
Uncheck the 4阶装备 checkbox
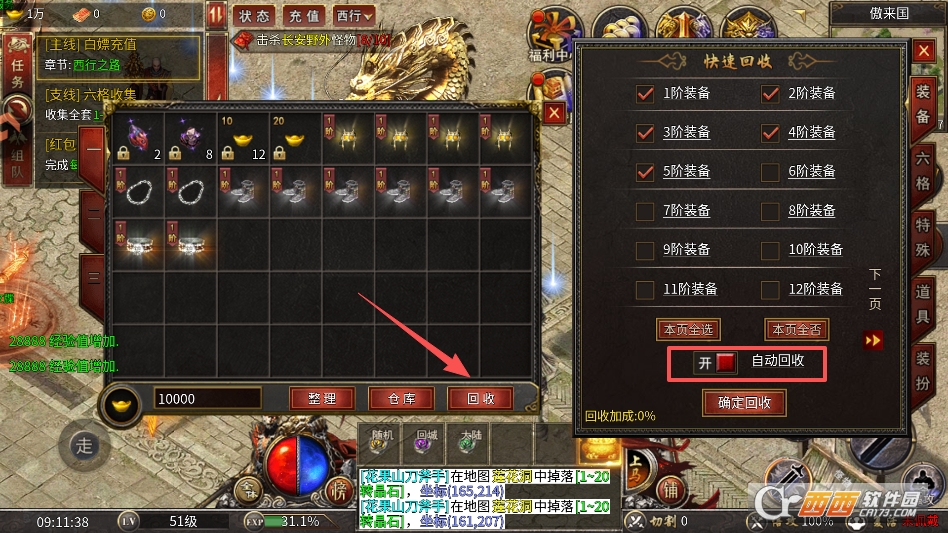point(770,132)
